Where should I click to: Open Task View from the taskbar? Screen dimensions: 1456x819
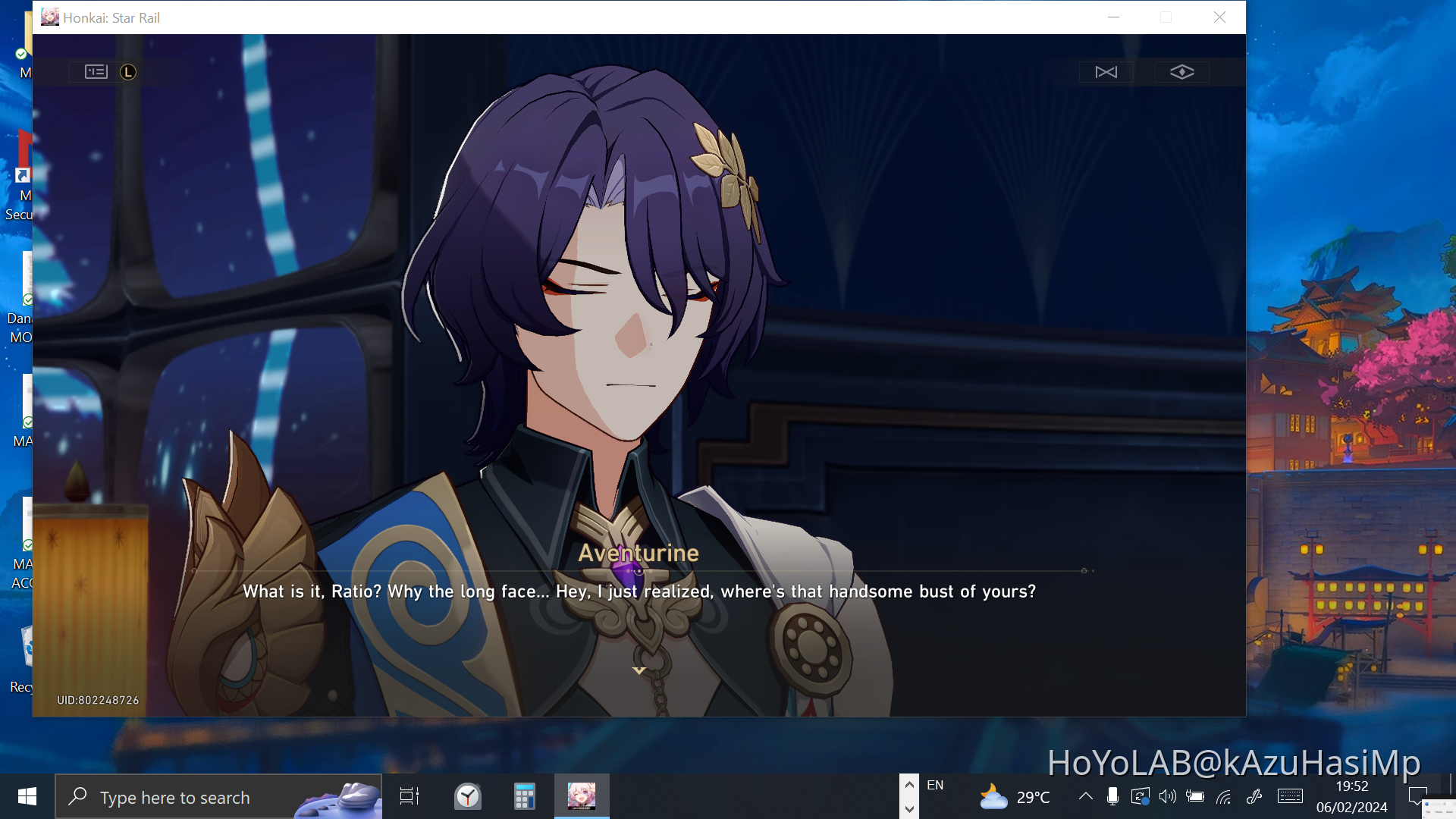(408, 796)
